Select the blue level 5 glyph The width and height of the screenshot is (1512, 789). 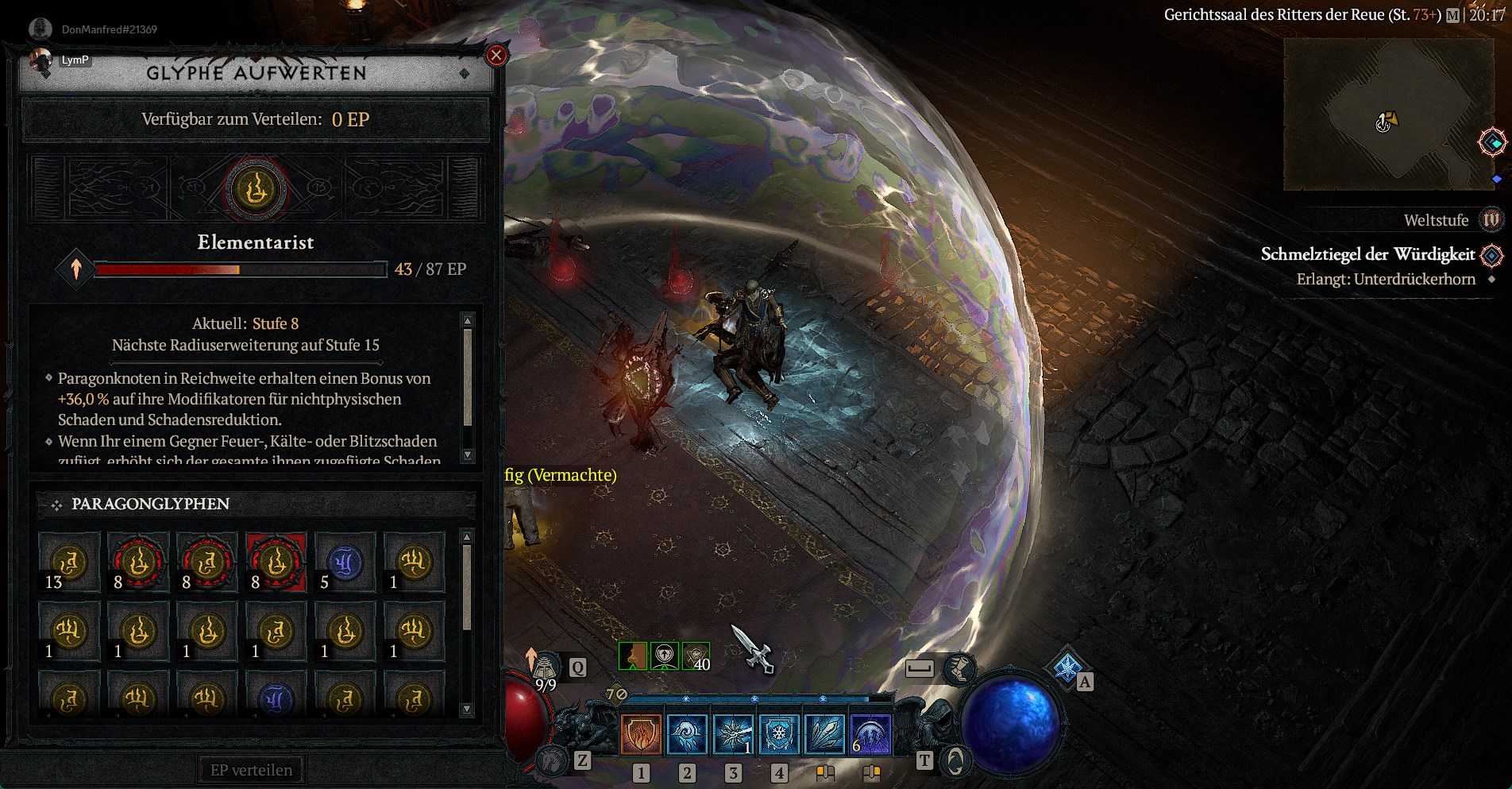pyautogui.click(x=345, y=563)
